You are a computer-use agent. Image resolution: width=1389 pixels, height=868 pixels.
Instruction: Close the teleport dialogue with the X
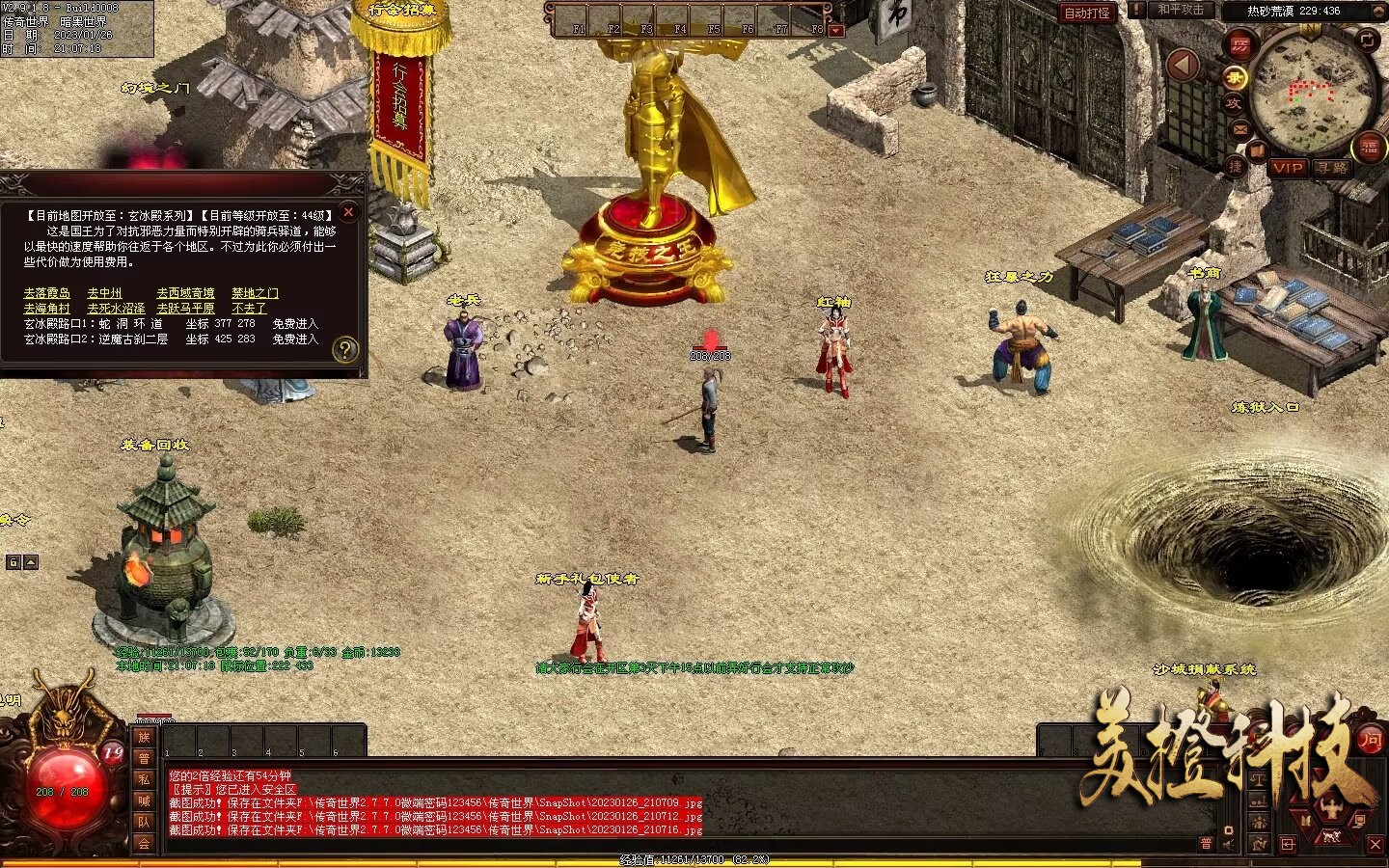coord(349,211)
